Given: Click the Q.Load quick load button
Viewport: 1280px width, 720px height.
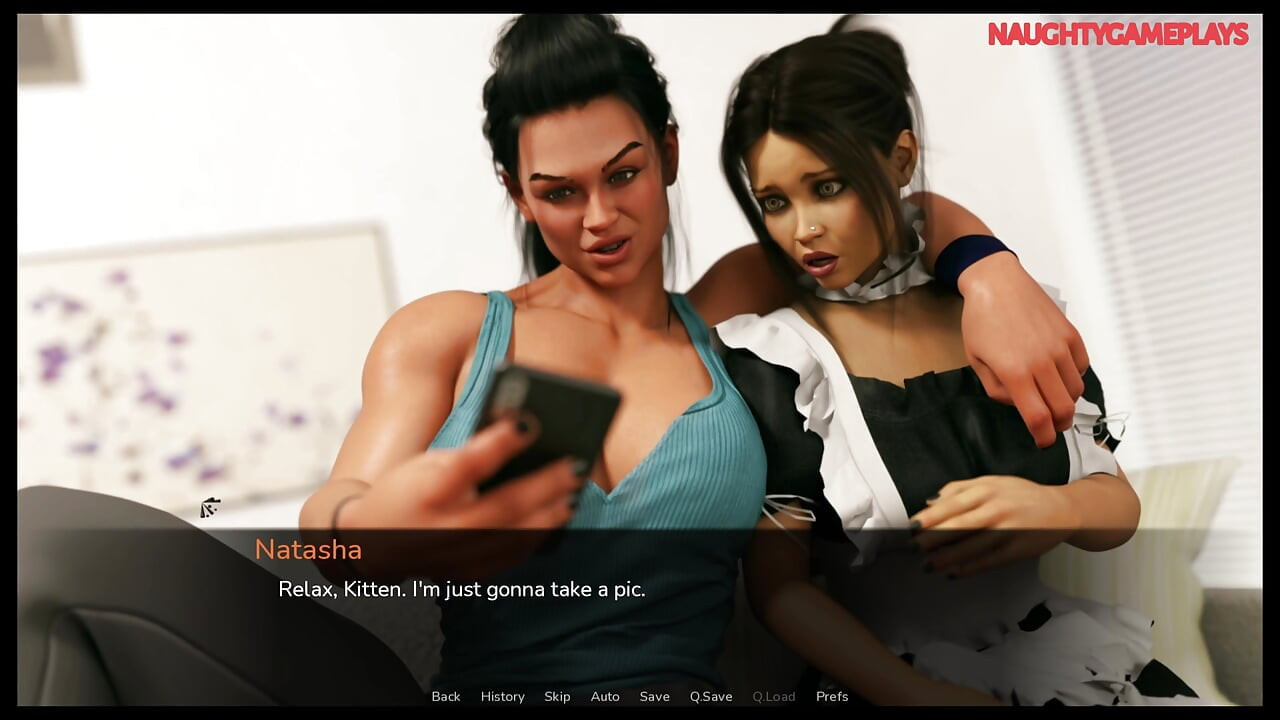Looking at the screenshot, I should tap(774, 696).
